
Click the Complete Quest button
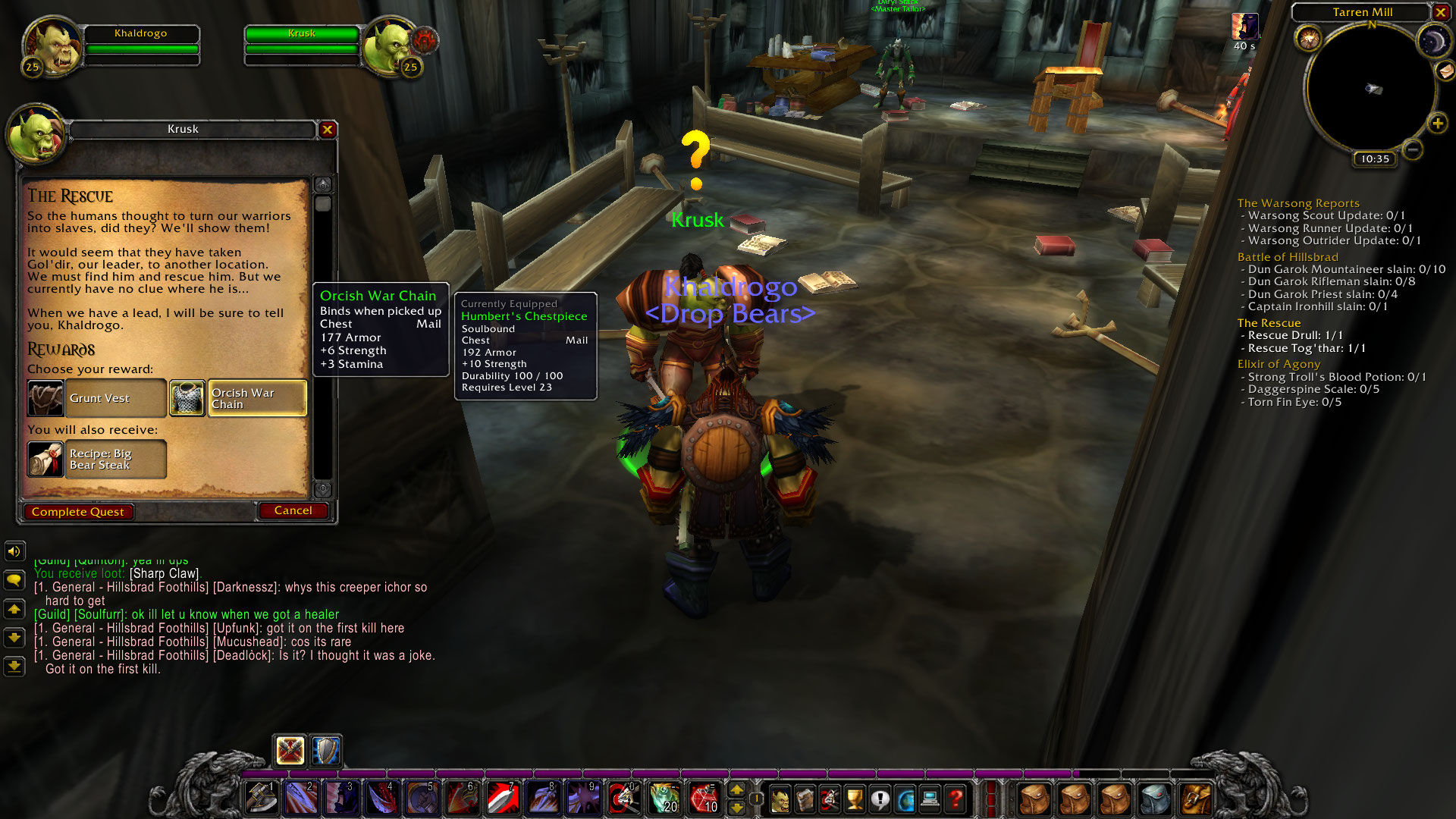point(78,511)
